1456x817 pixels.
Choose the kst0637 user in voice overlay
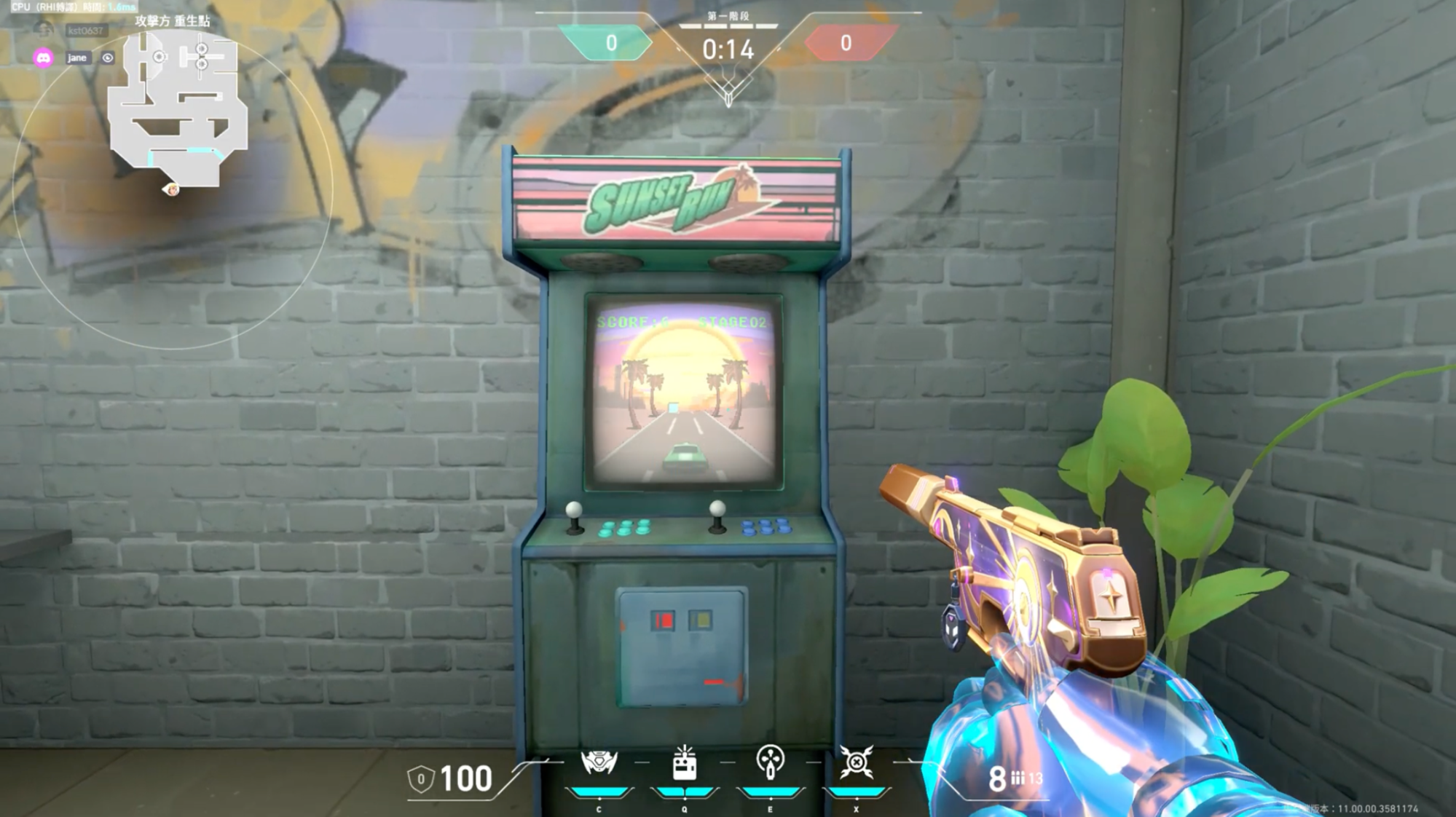coord(85,31)
